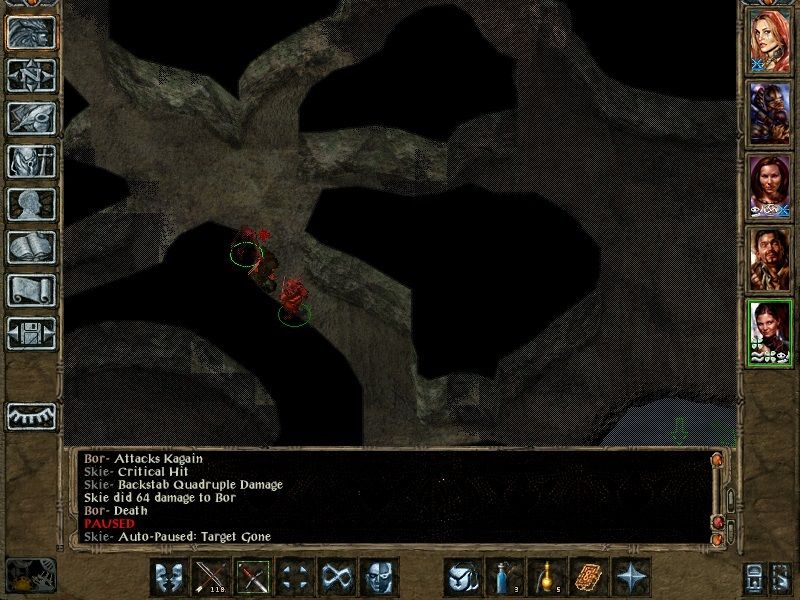This screenshot has height=600, width=800.
Task: Equip the bow with 118 arrows
Action: click(211, 578)
